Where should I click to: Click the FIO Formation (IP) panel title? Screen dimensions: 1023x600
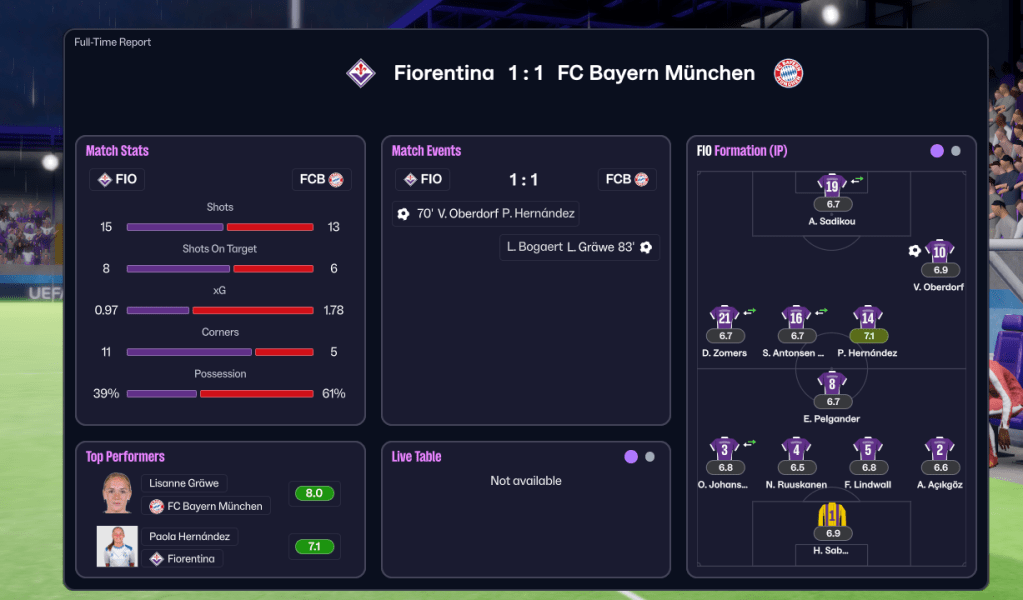[742, 151]
